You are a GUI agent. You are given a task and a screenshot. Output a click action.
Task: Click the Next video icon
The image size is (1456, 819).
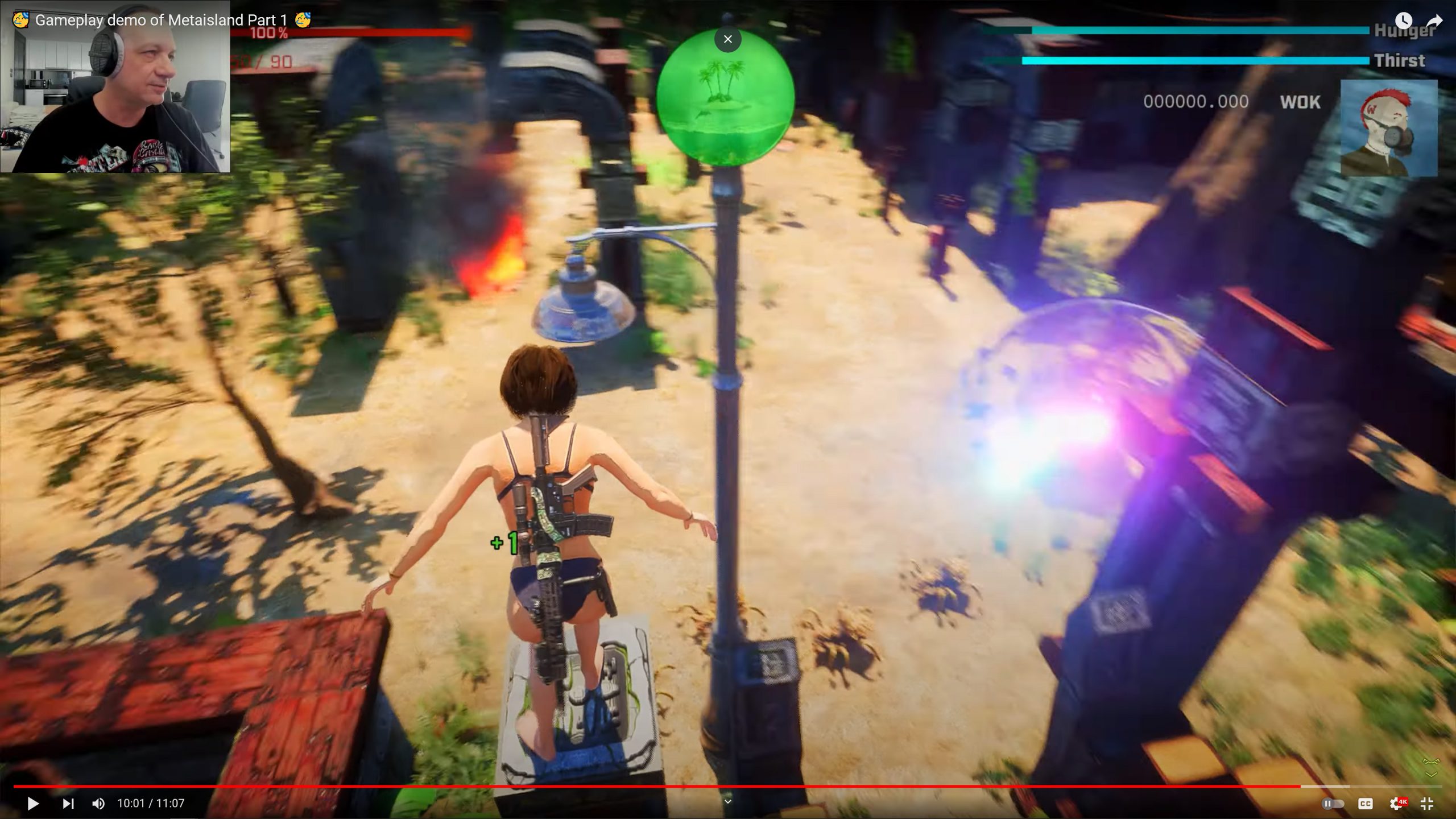tap(69, 803)
